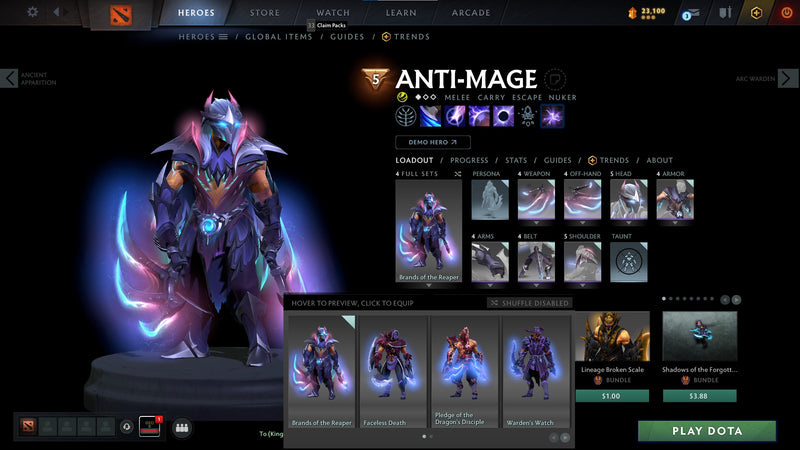The width and height of the screenshot is (800, 450).
Task: Toggle the Shuffle Disabled button
Action: tap(530, 303)
